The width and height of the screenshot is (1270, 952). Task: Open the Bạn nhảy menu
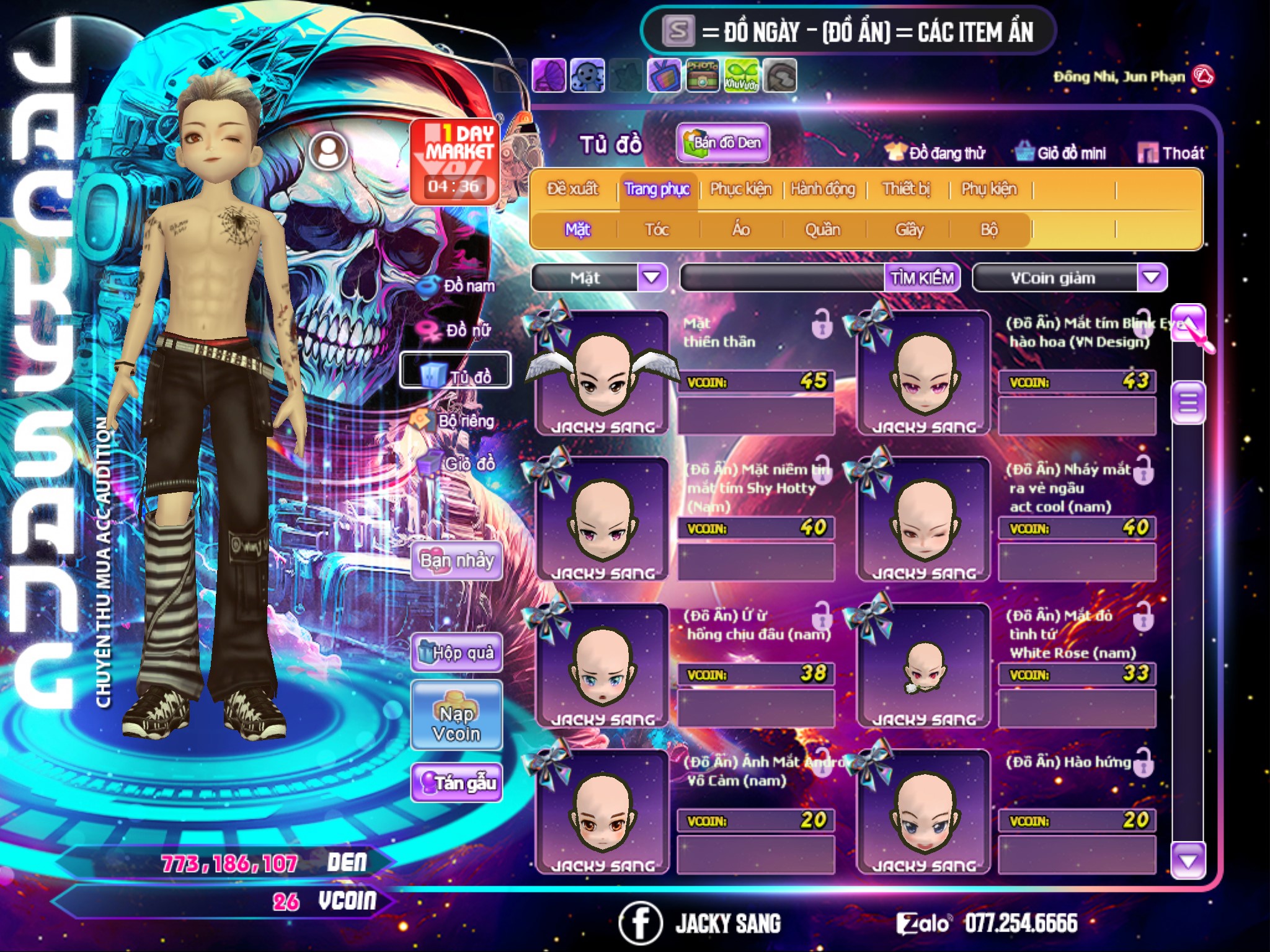pyautogui.click(x=457, y=561)
